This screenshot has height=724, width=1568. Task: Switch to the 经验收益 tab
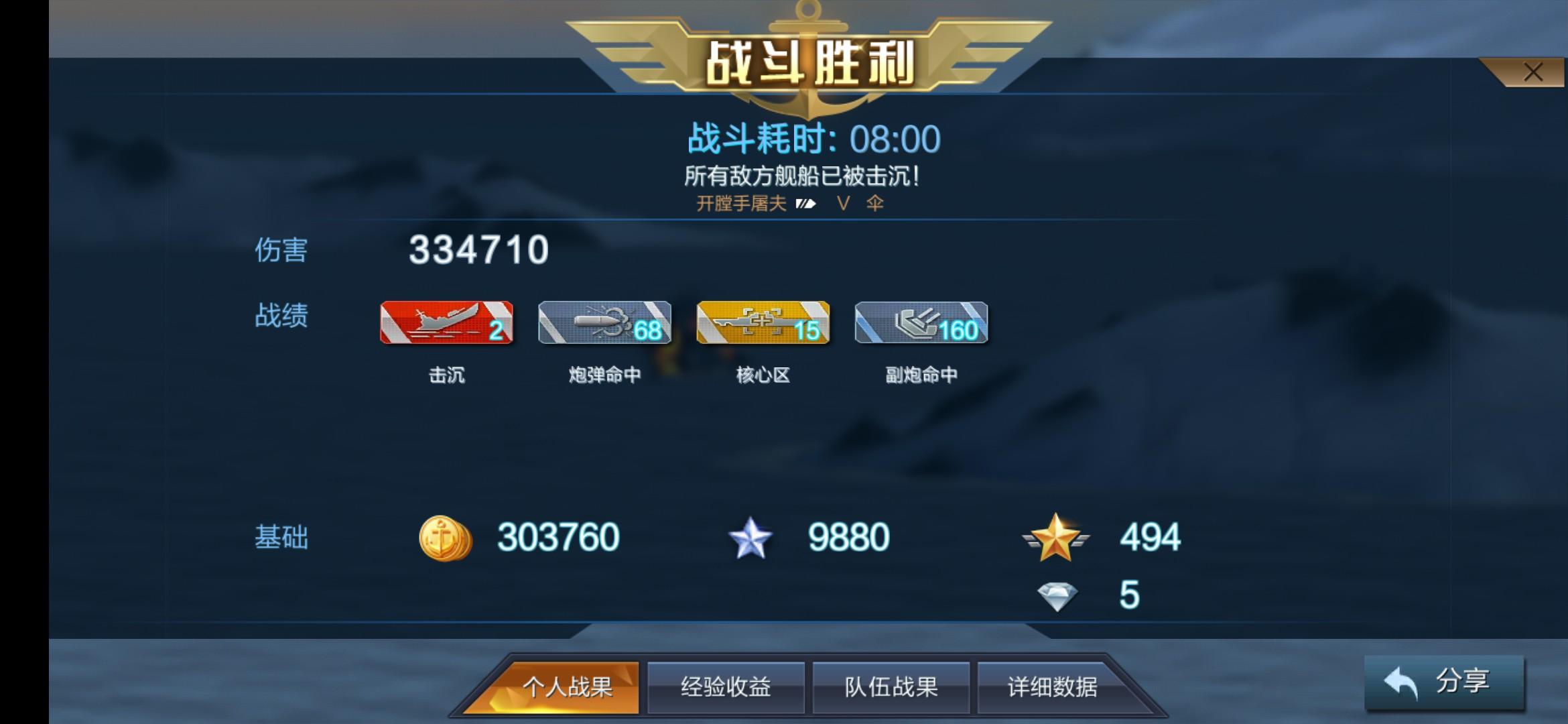[x=726, y=686]
